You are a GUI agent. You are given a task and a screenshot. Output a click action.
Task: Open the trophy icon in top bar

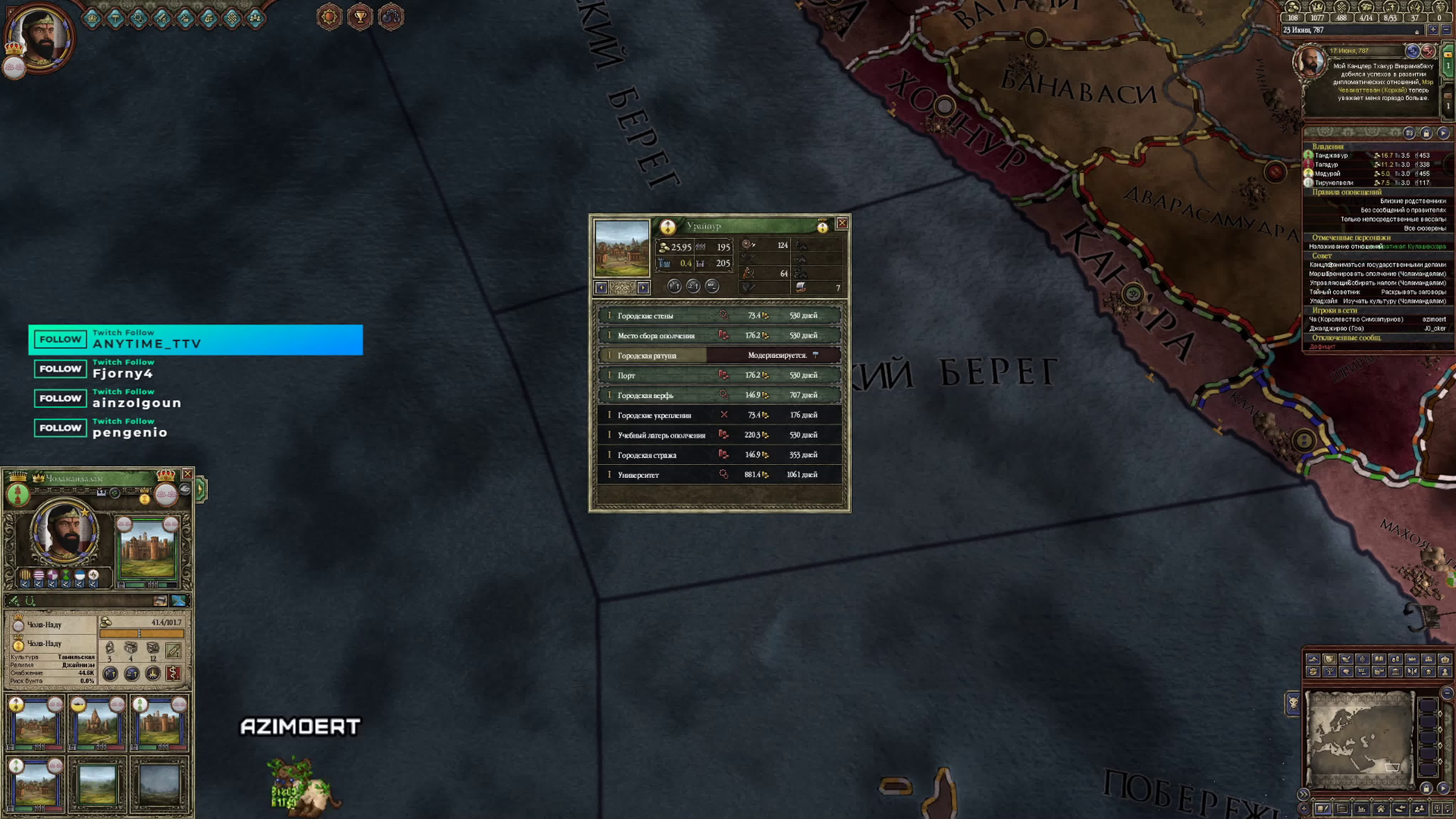(360, 17)
